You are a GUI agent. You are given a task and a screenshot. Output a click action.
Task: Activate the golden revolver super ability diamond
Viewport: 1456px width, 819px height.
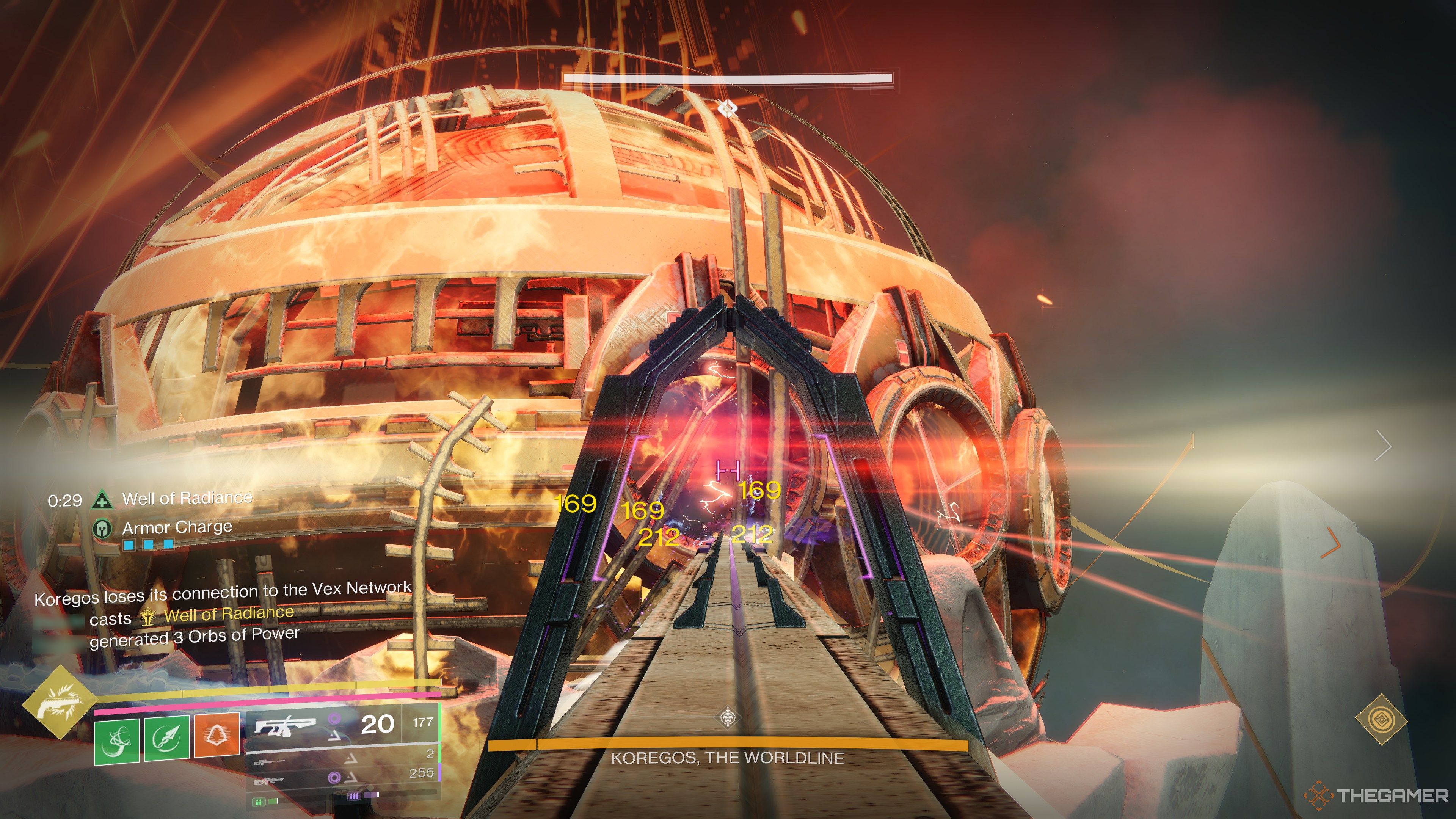[x=56, y=701]
